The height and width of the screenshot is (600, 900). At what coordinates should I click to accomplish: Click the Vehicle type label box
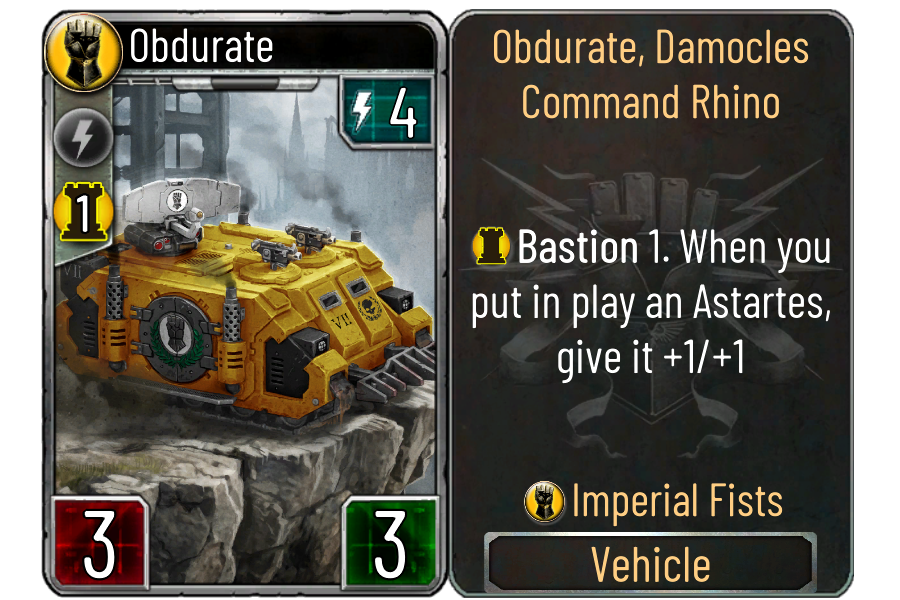click(x=651, y=564)
